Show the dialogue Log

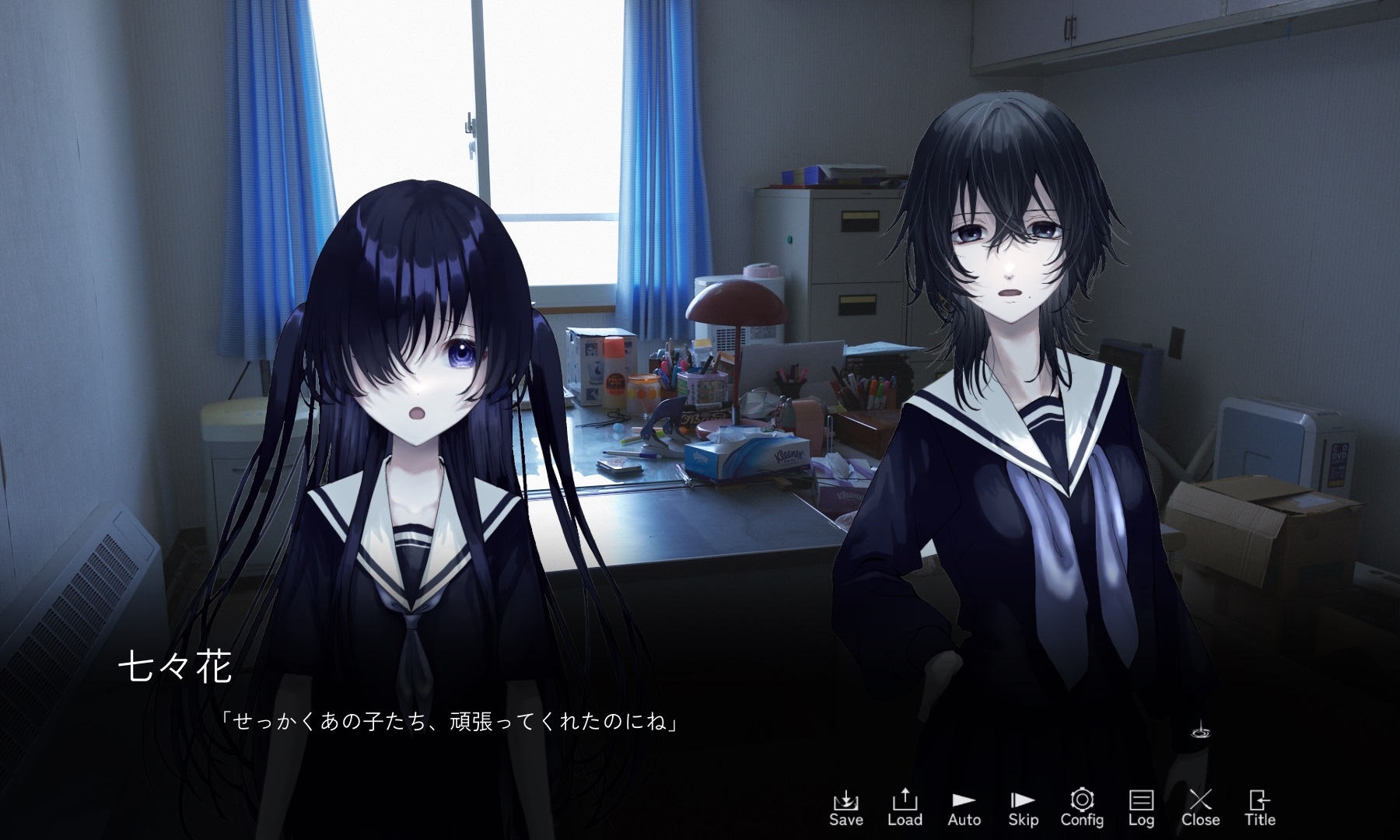1141,807
